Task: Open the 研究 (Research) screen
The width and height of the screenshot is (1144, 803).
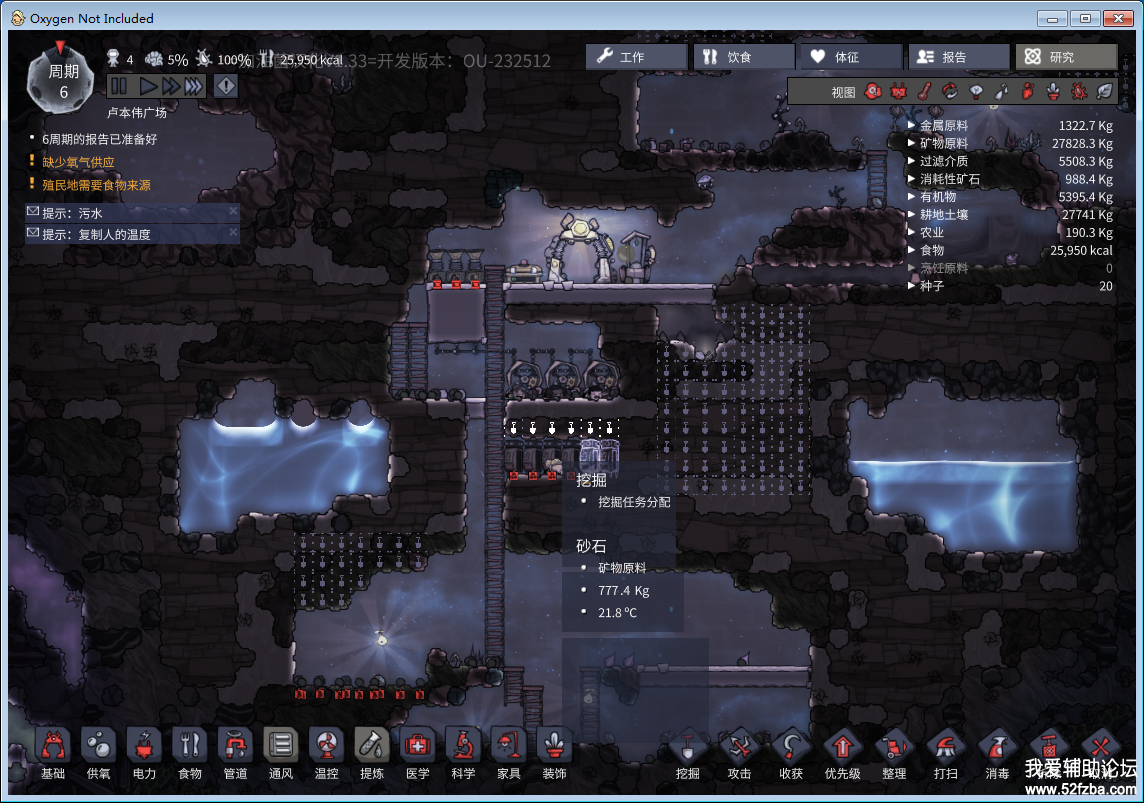Action: coord(1065,57)
